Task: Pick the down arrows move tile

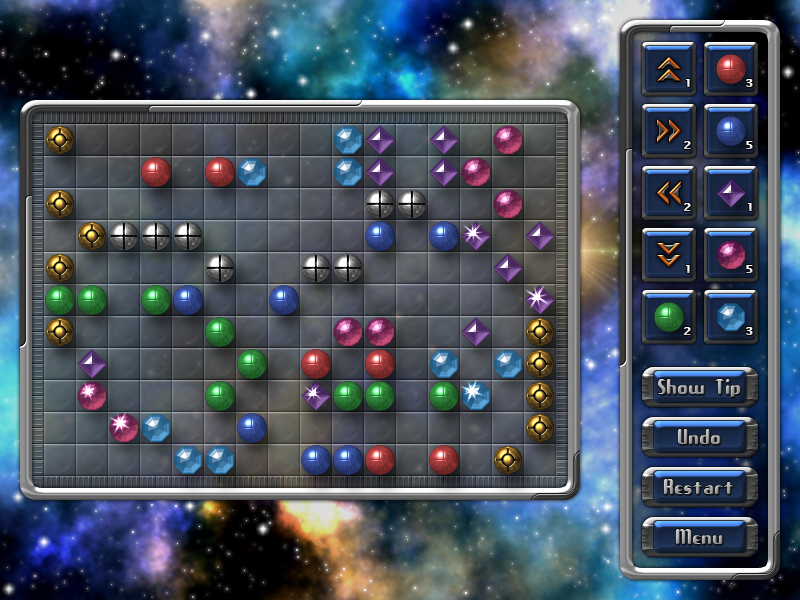Action: coord(668,255)
